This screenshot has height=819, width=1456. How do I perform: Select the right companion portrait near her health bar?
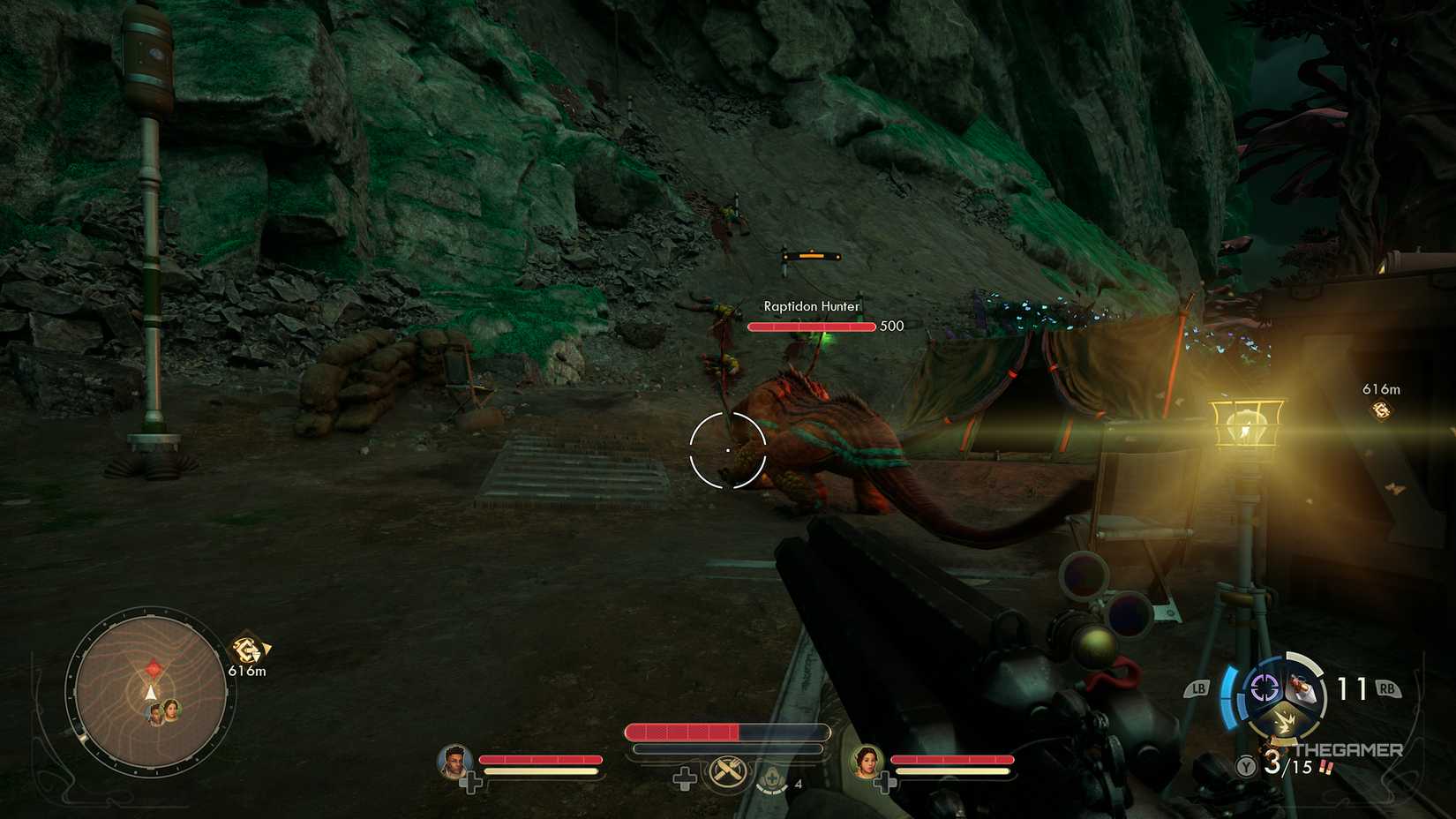(867, 764)
